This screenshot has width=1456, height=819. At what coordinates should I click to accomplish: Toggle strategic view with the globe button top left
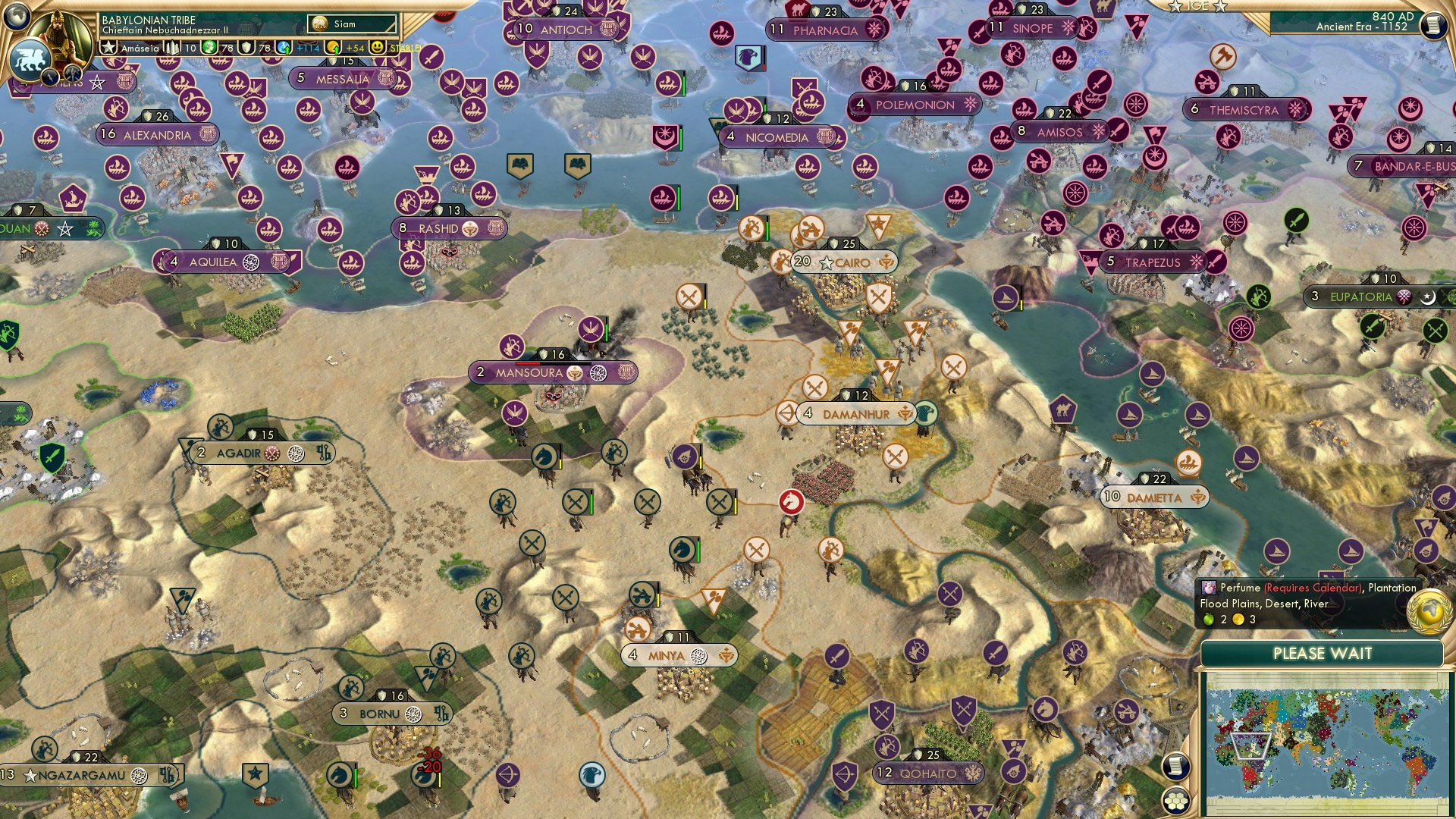point(16,17)
